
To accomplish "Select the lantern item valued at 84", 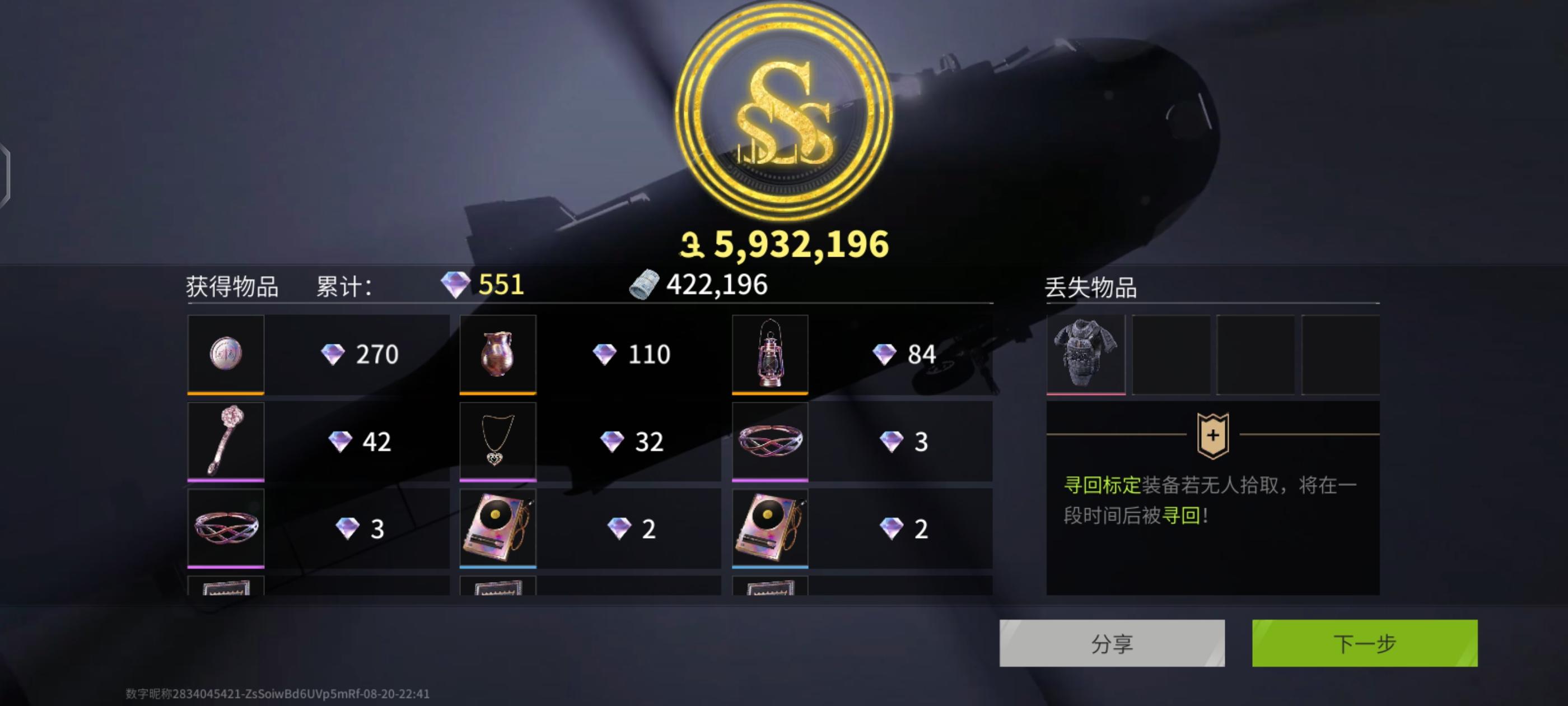I will [x=770, y=354].
